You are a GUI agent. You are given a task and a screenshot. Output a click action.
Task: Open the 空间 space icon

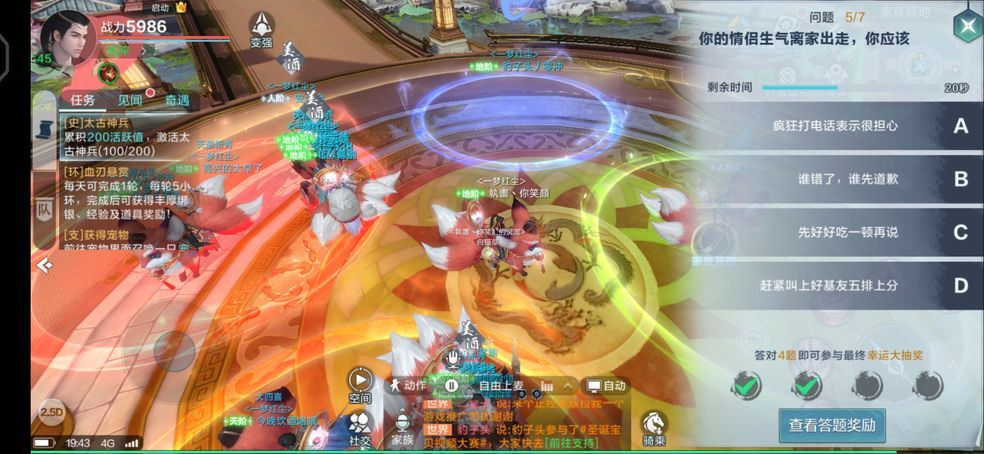pyautogui.click(x=360, y=384)
